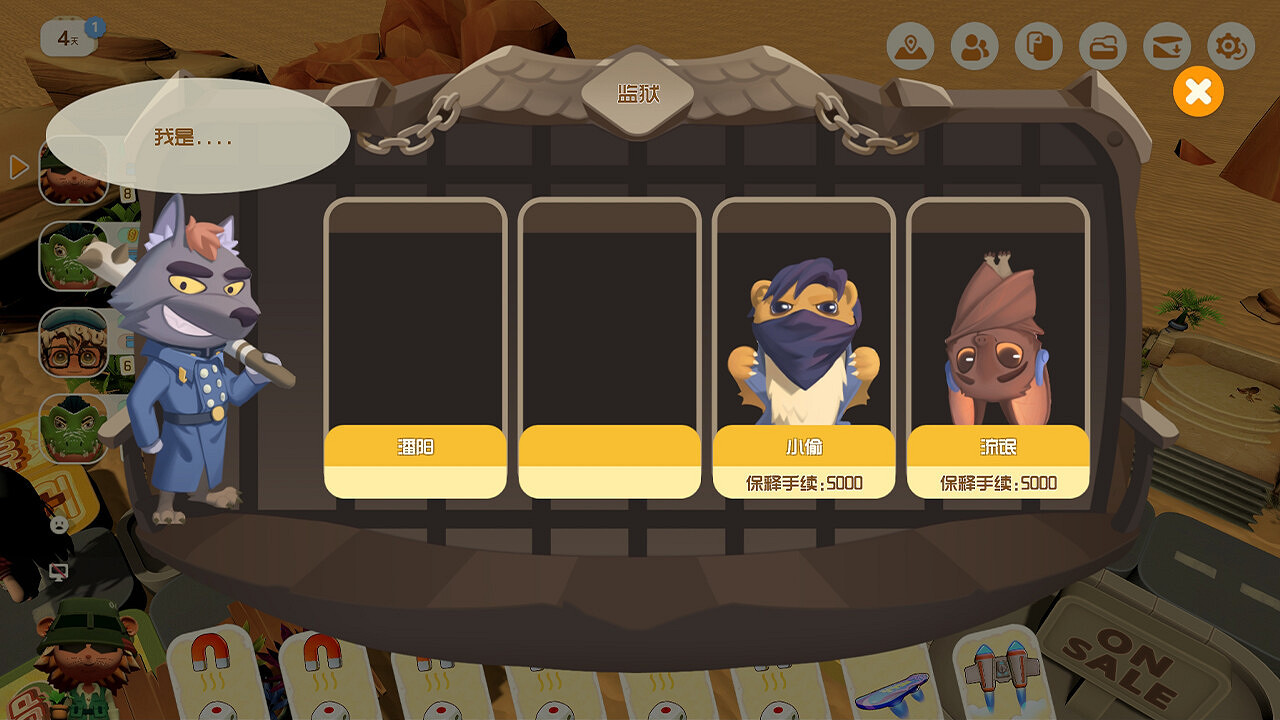This screenshot has height=720, width=1280.
Task: Open the map view icon
Action: pyautogui.click(x=911, y=45)
